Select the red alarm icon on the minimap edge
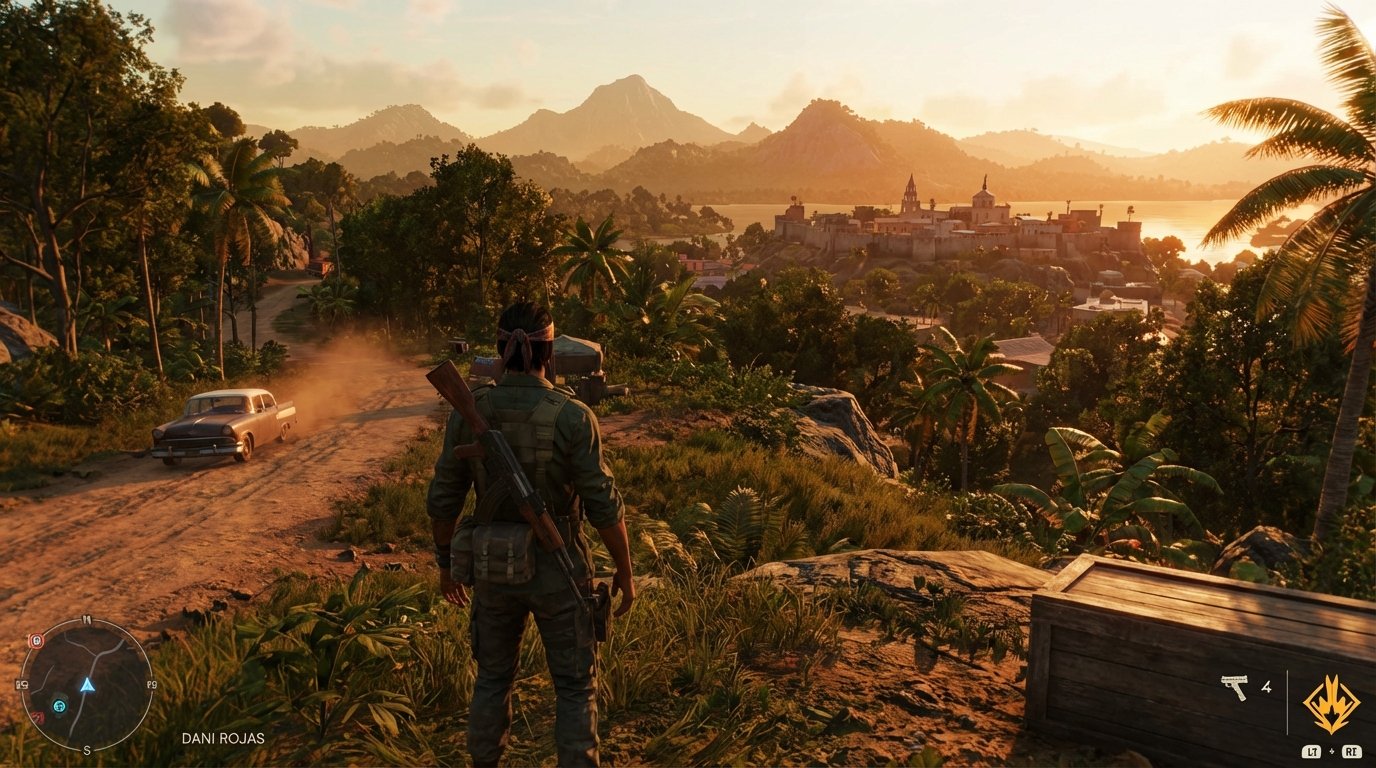1376x768 pixels. (36, 640)
